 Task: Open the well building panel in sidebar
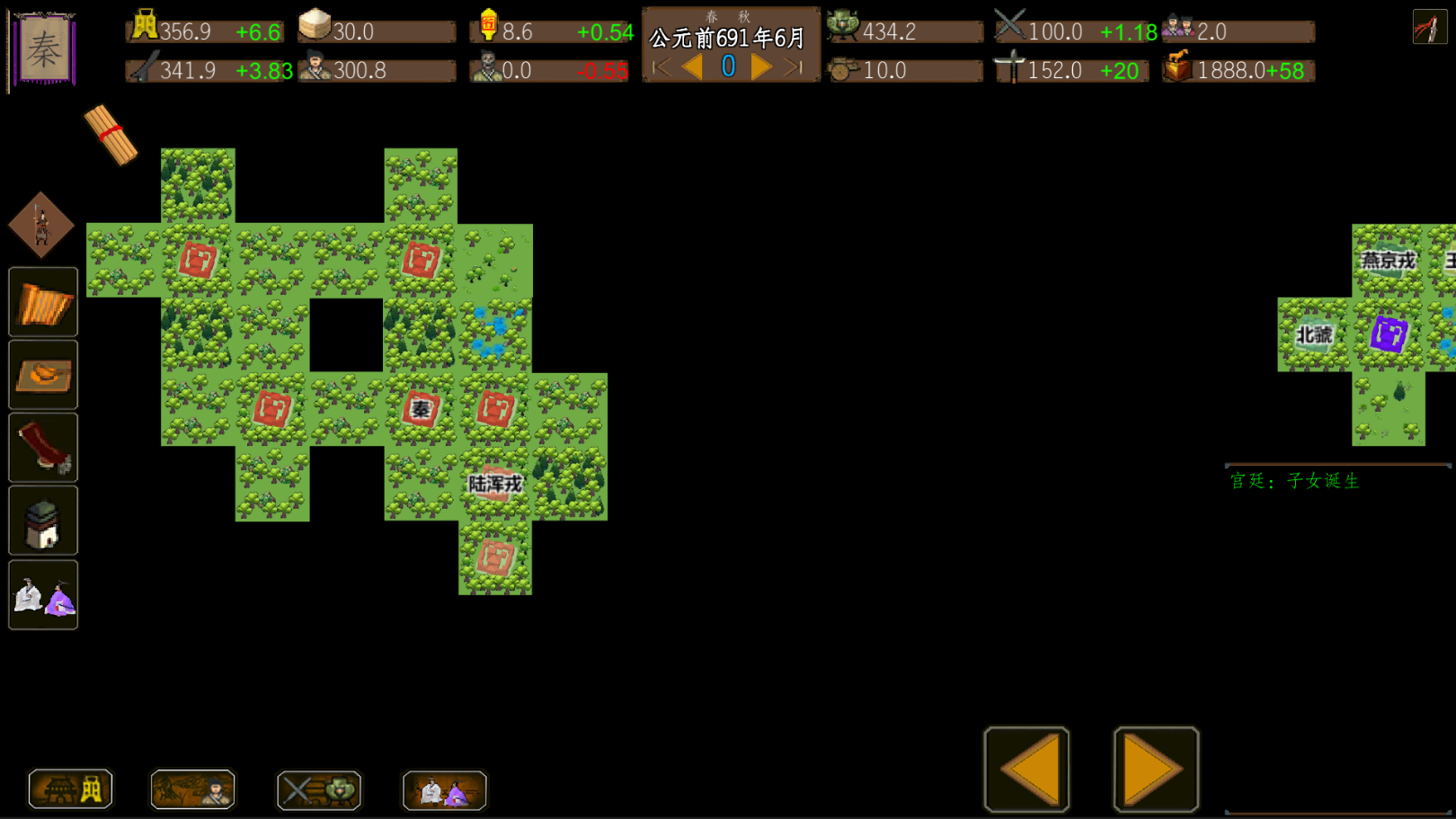42,521
